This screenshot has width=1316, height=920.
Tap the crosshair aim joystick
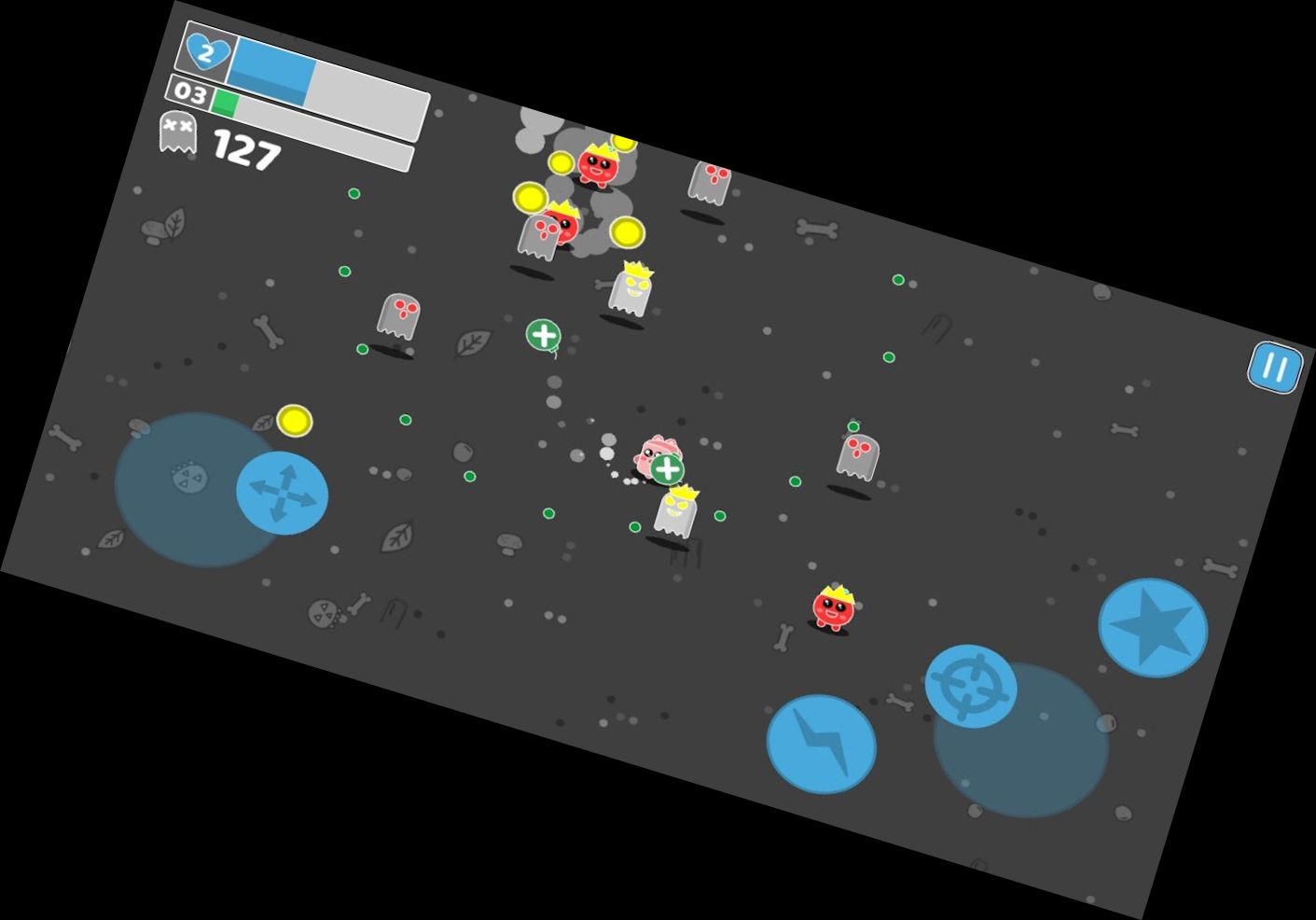(971, 686)
